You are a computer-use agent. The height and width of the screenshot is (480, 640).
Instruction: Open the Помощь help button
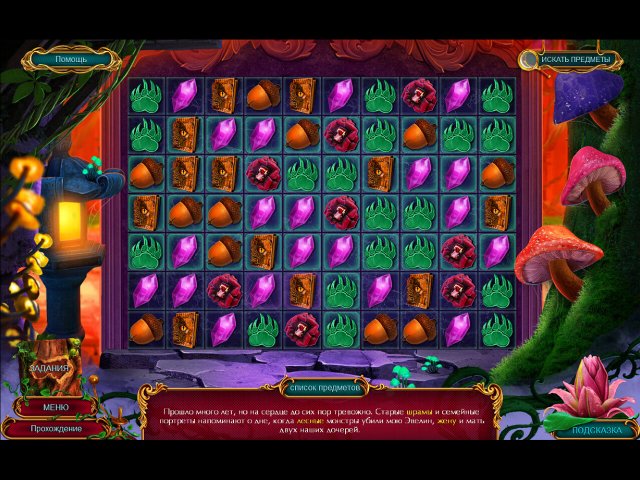(x=70, y=59)
